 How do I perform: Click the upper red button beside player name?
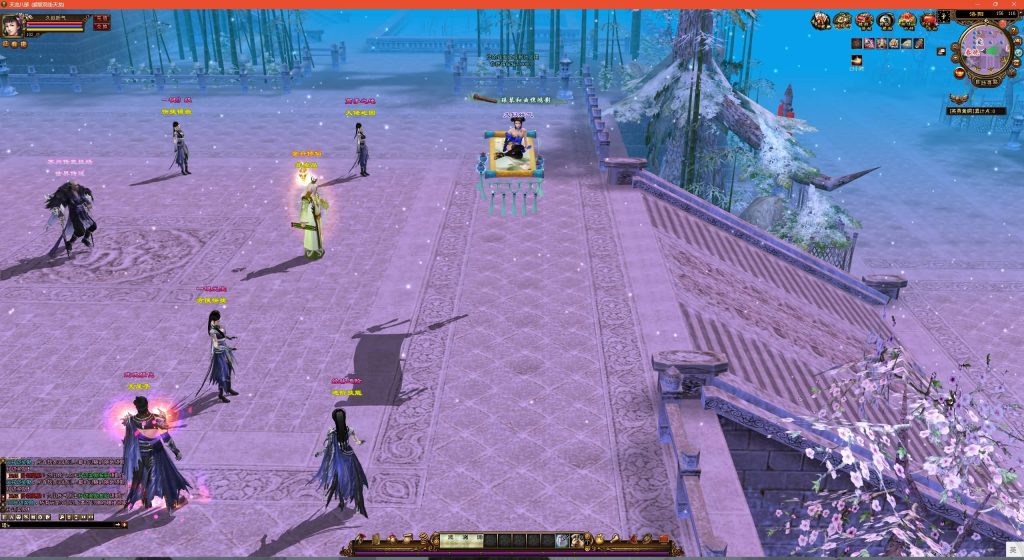point(101,18)
